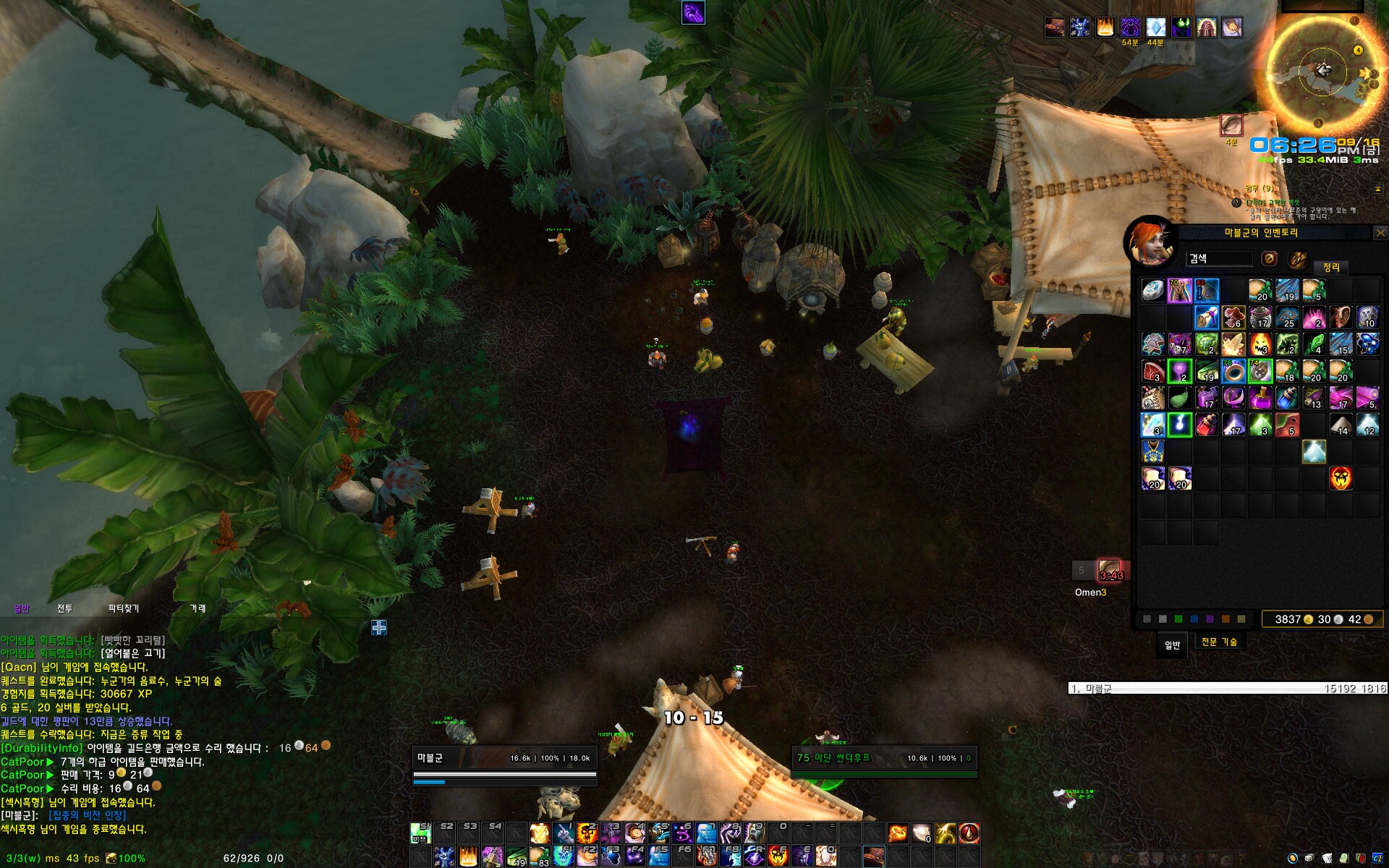Open the 거래 chat tab

[x=197, y=609]
